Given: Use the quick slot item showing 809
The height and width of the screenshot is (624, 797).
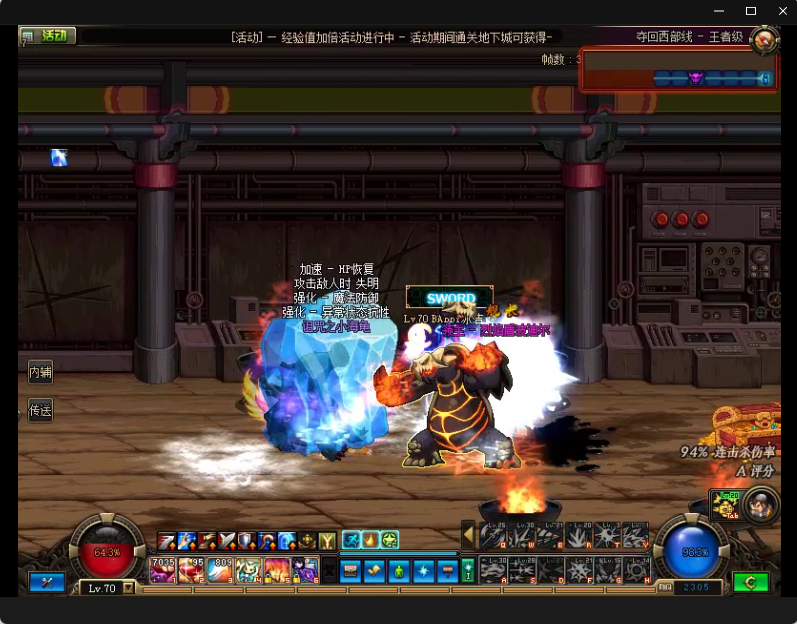Looking at the screenshot, I should (221, 570).
